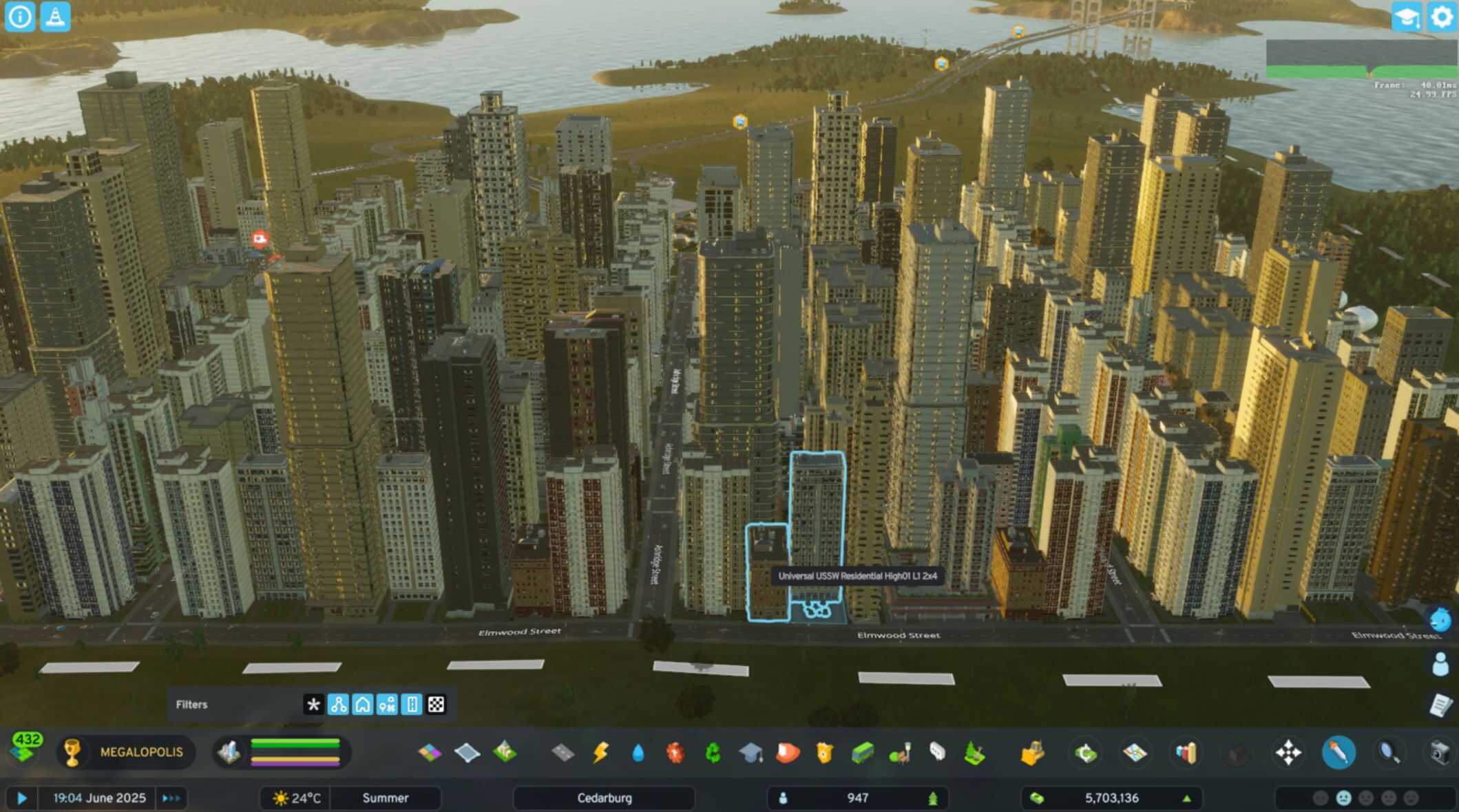The height and width of the screenshot is (812, 1459).
Task: Open the photo mode camera
Action: pyautogui.click(x=1440, y=753)
